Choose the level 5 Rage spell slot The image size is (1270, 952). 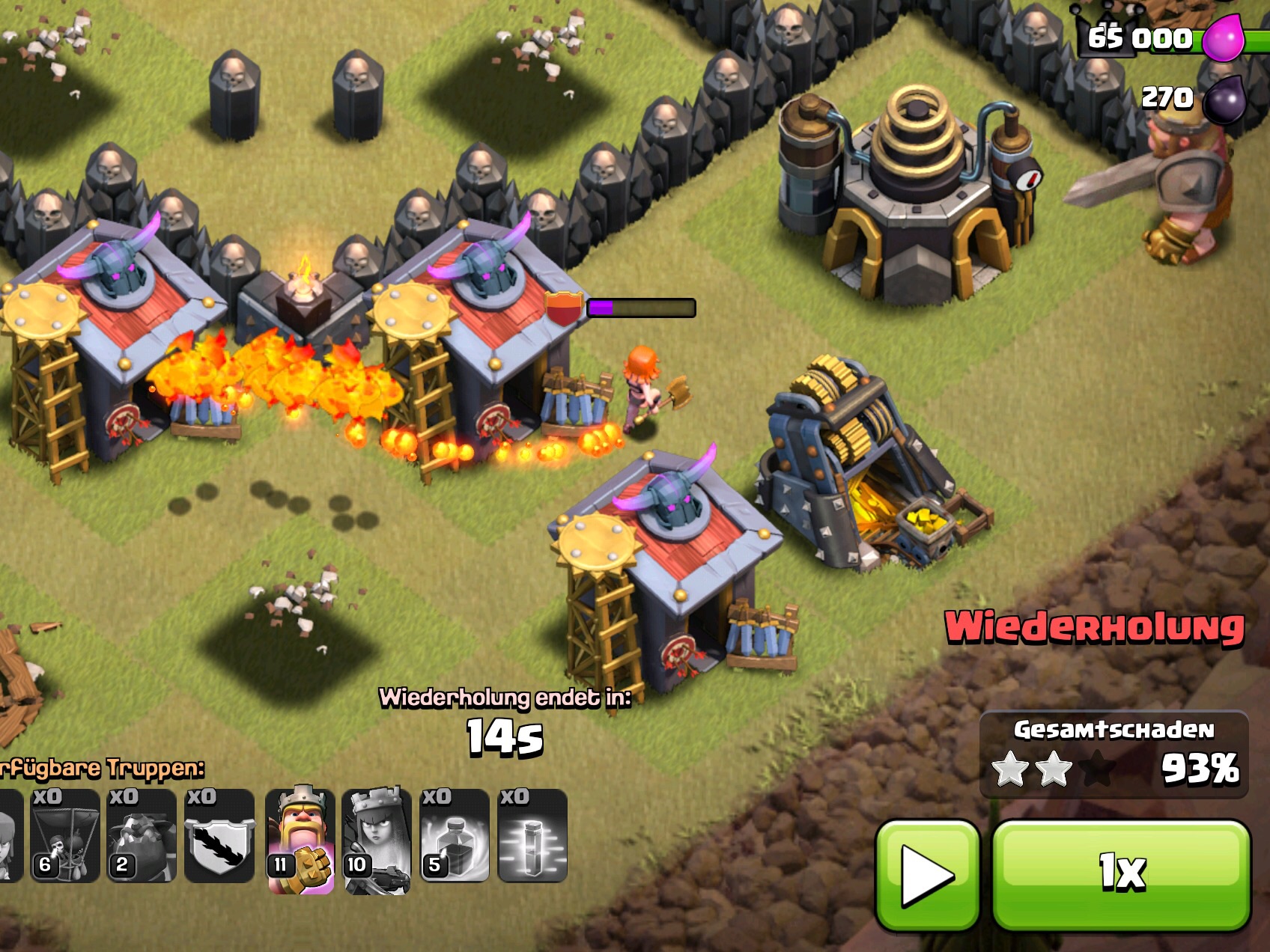click(455, 836)
